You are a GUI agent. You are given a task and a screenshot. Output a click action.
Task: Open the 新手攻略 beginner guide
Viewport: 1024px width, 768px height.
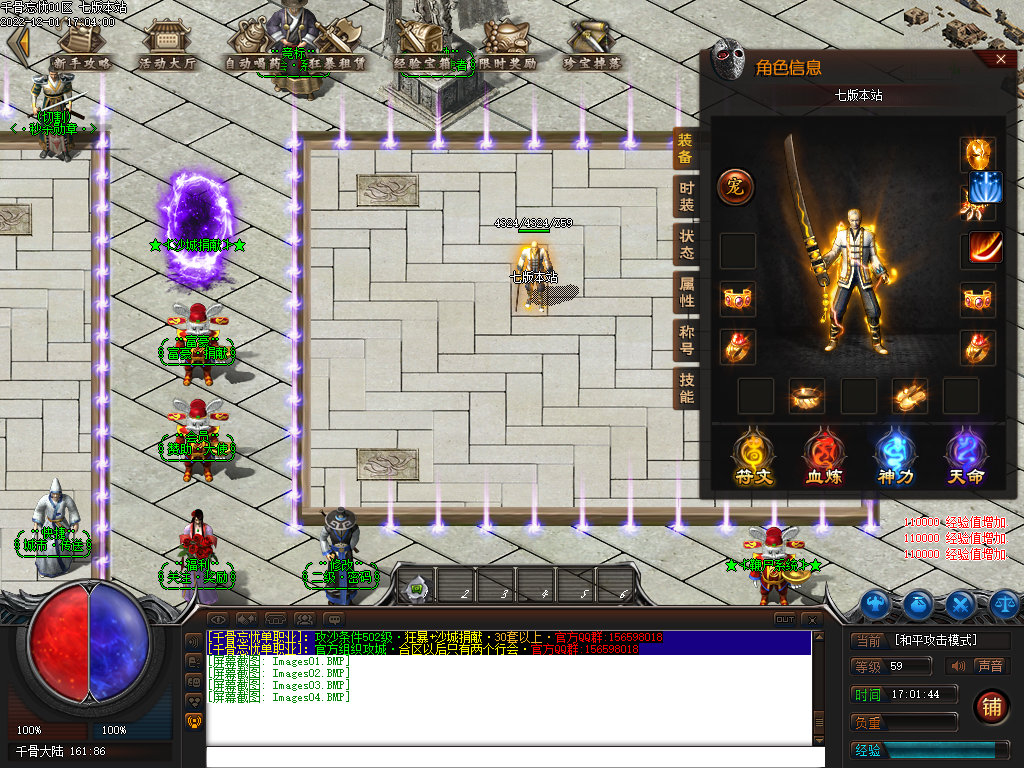click(x=81, y=46)
